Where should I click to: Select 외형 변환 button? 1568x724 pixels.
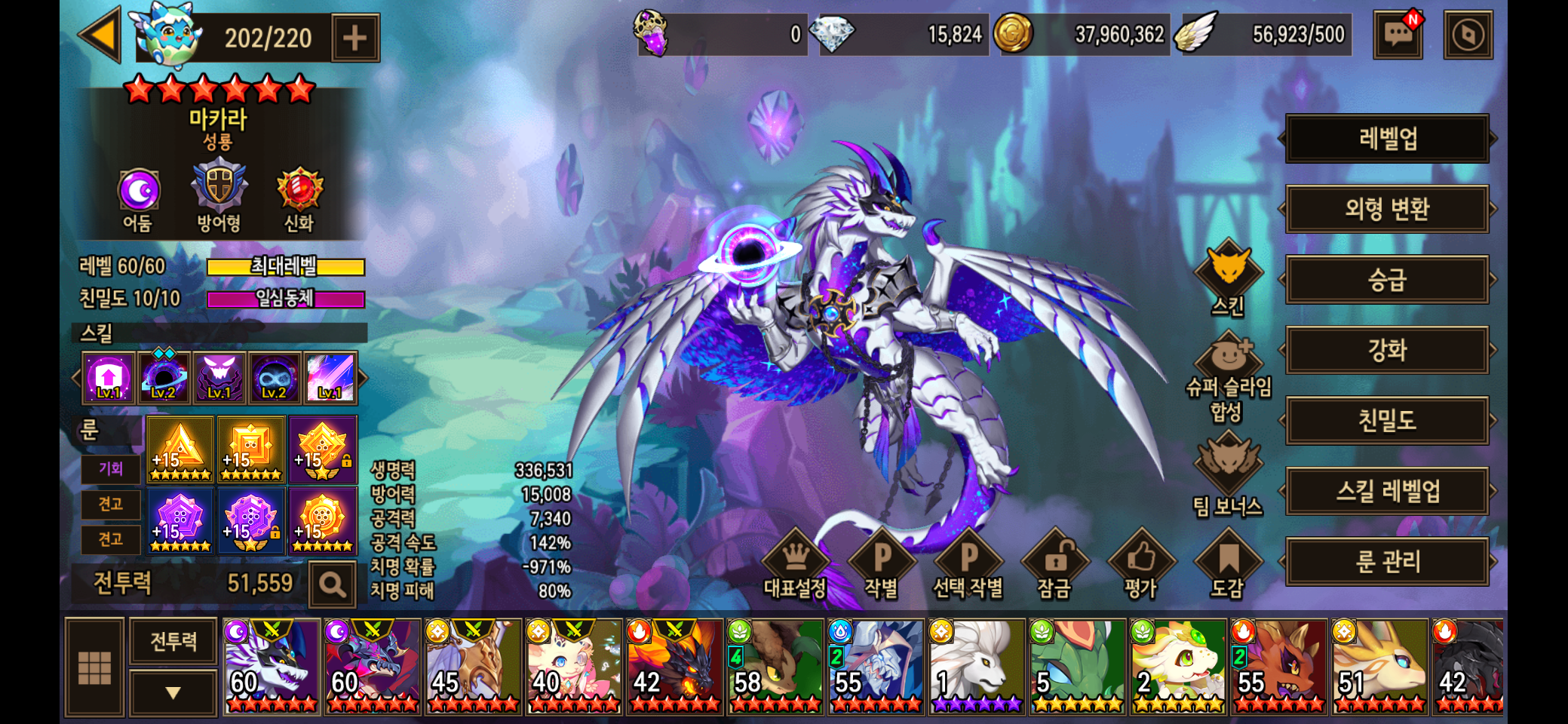tap(1387, 209)
